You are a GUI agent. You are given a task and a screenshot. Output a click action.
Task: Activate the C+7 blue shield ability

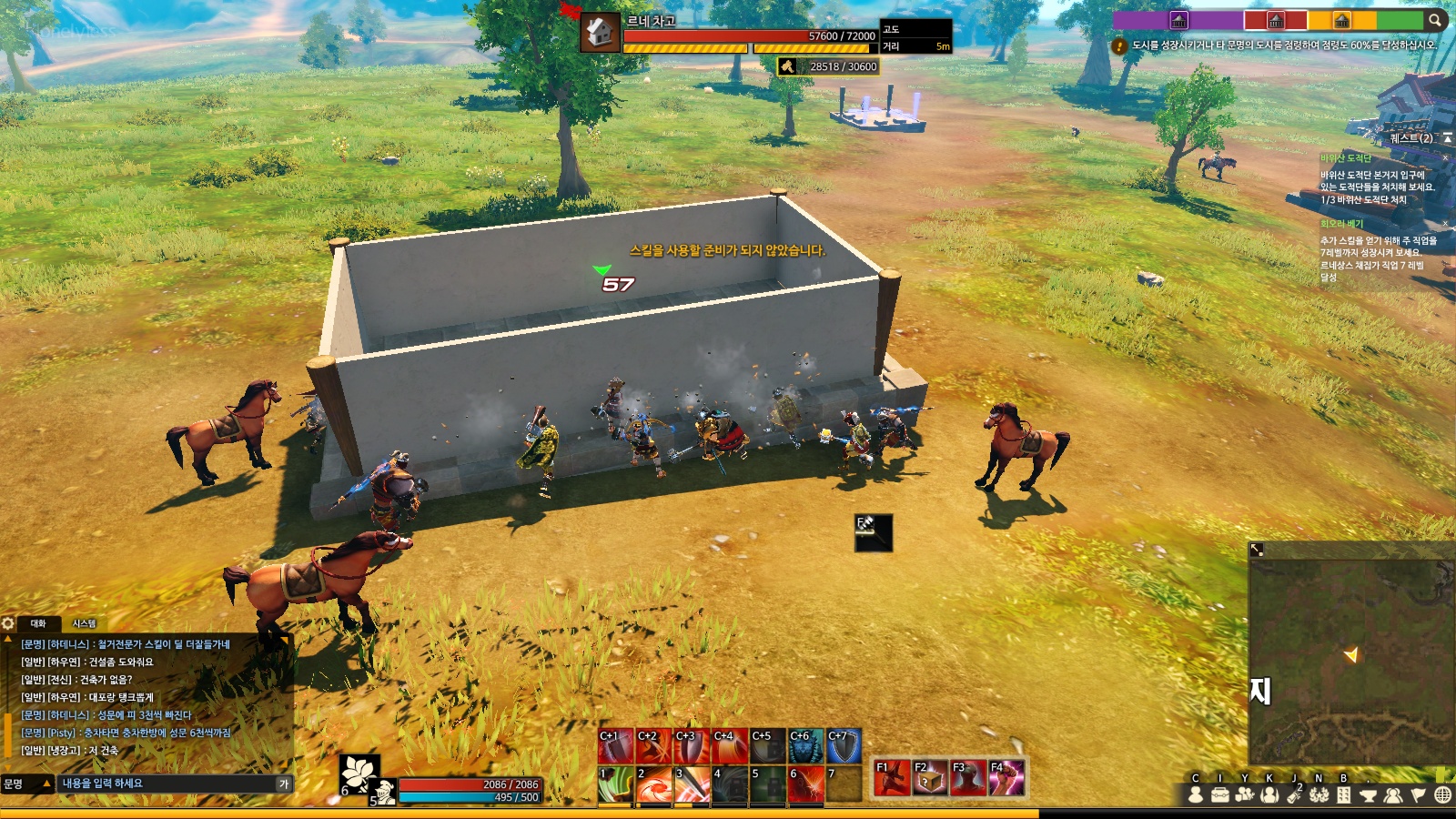tap(844, 746)
